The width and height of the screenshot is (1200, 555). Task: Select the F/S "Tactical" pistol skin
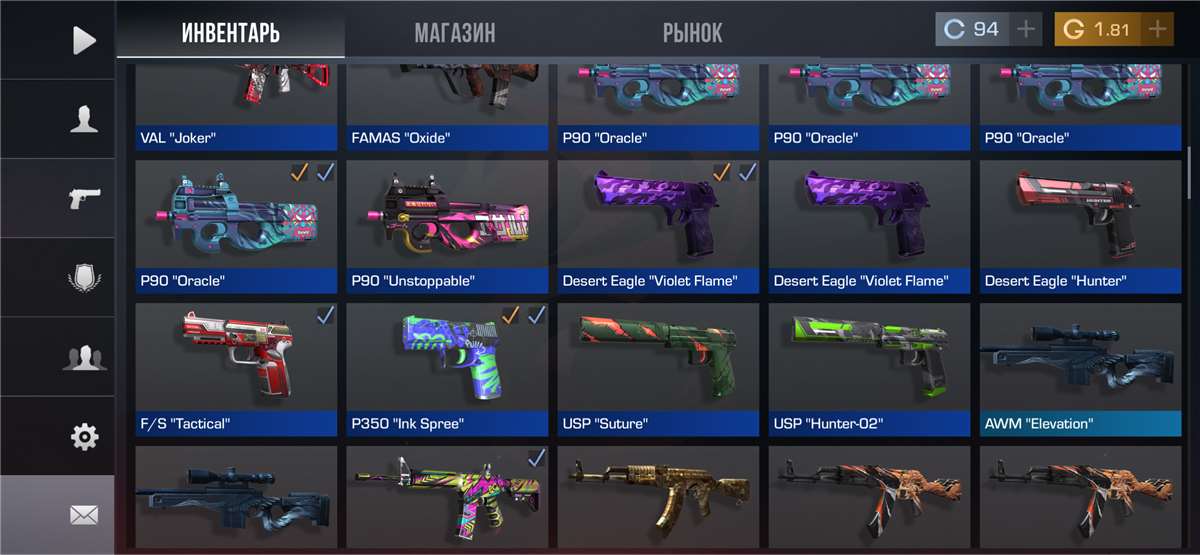coord(236,368)
